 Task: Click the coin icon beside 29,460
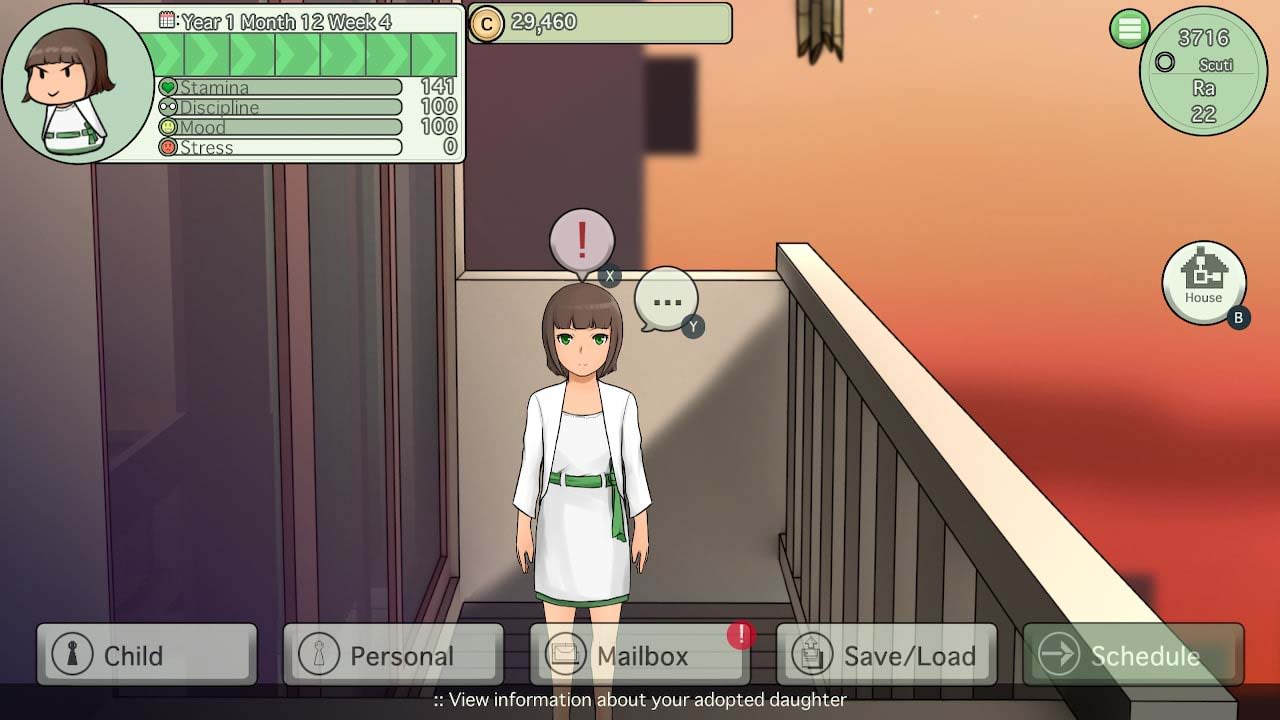tap(486, 24)
